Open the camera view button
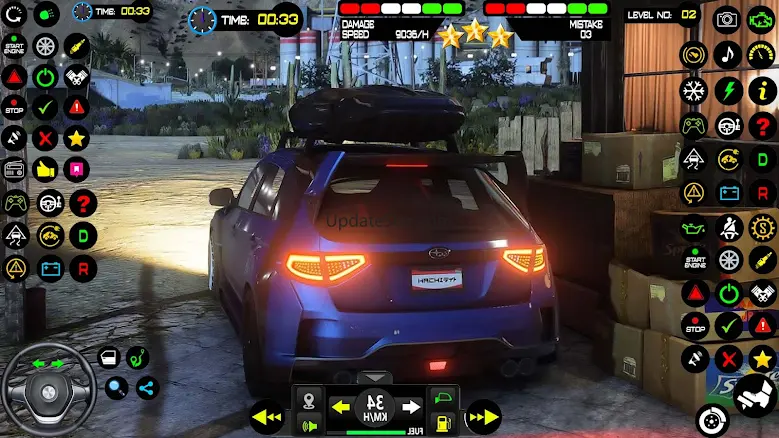This screenshot has height=438, width=779. point(727,19)
